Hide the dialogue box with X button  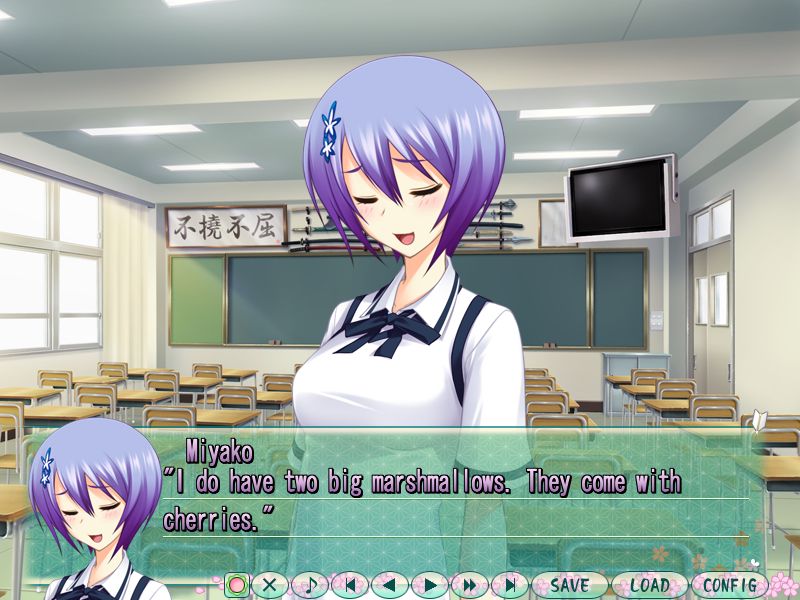point(269,585)
